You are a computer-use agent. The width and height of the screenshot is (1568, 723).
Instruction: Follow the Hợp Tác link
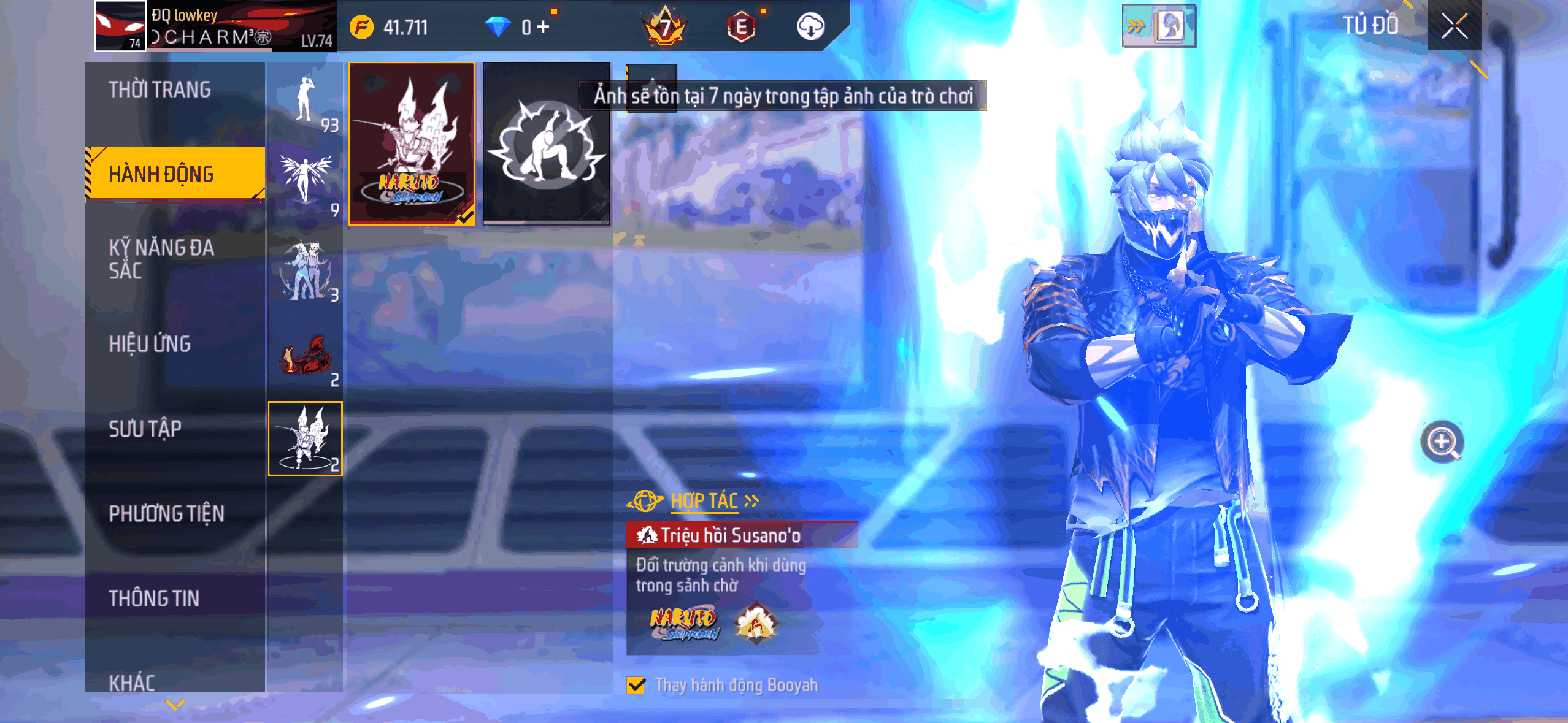pos(705,501)
